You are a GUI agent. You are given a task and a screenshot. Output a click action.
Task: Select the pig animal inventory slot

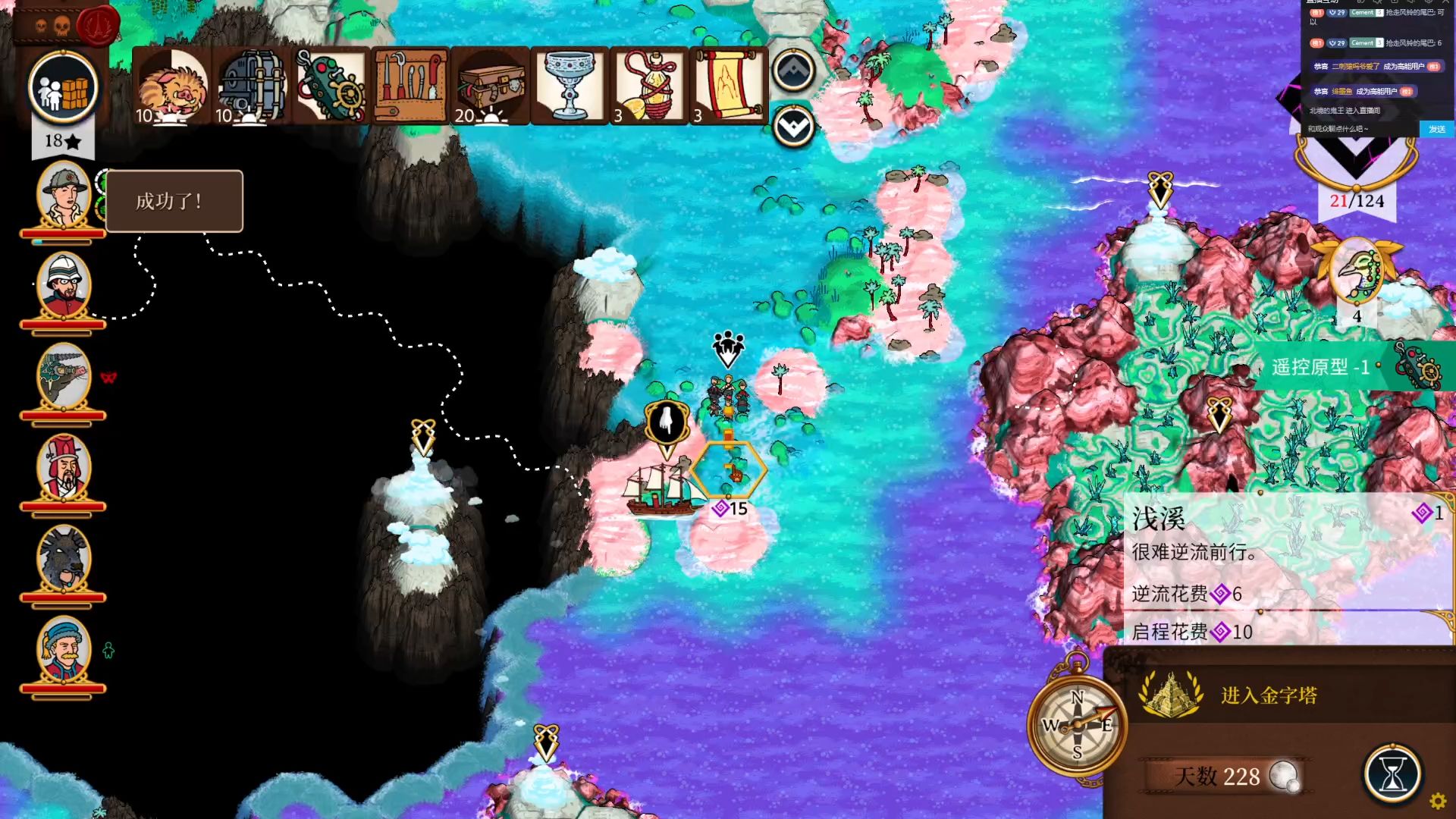[173, 86]
